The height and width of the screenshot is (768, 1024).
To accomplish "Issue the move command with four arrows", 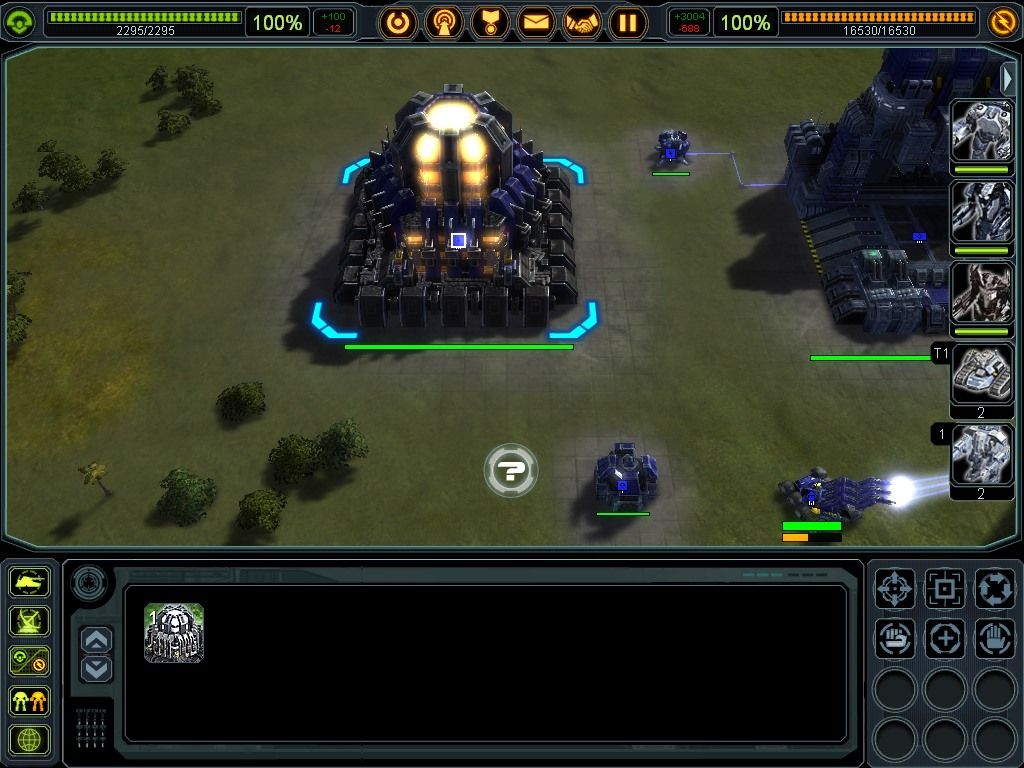I will pos(895,588).
